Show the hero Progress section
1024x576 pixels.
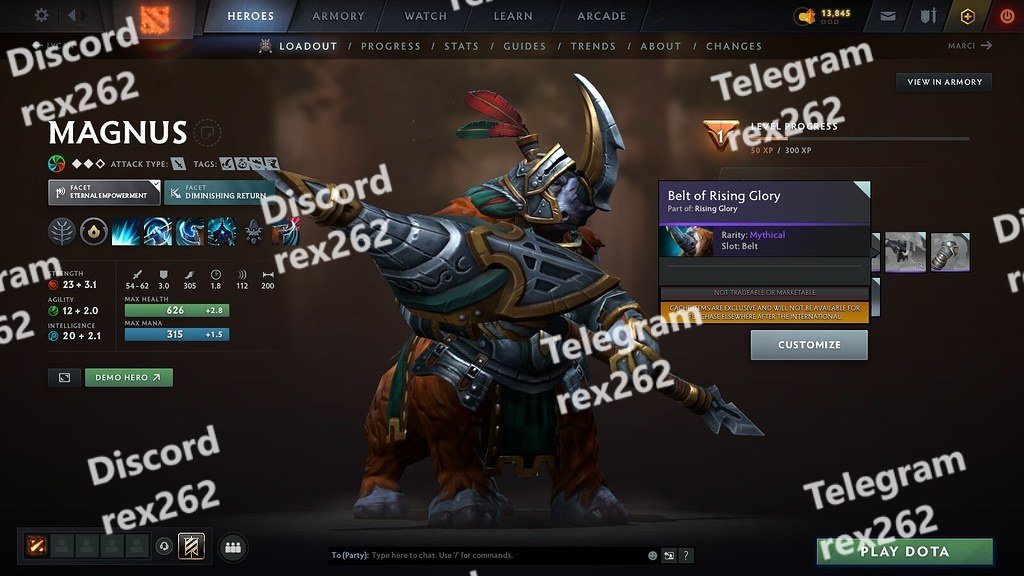(x=391, y=46)
